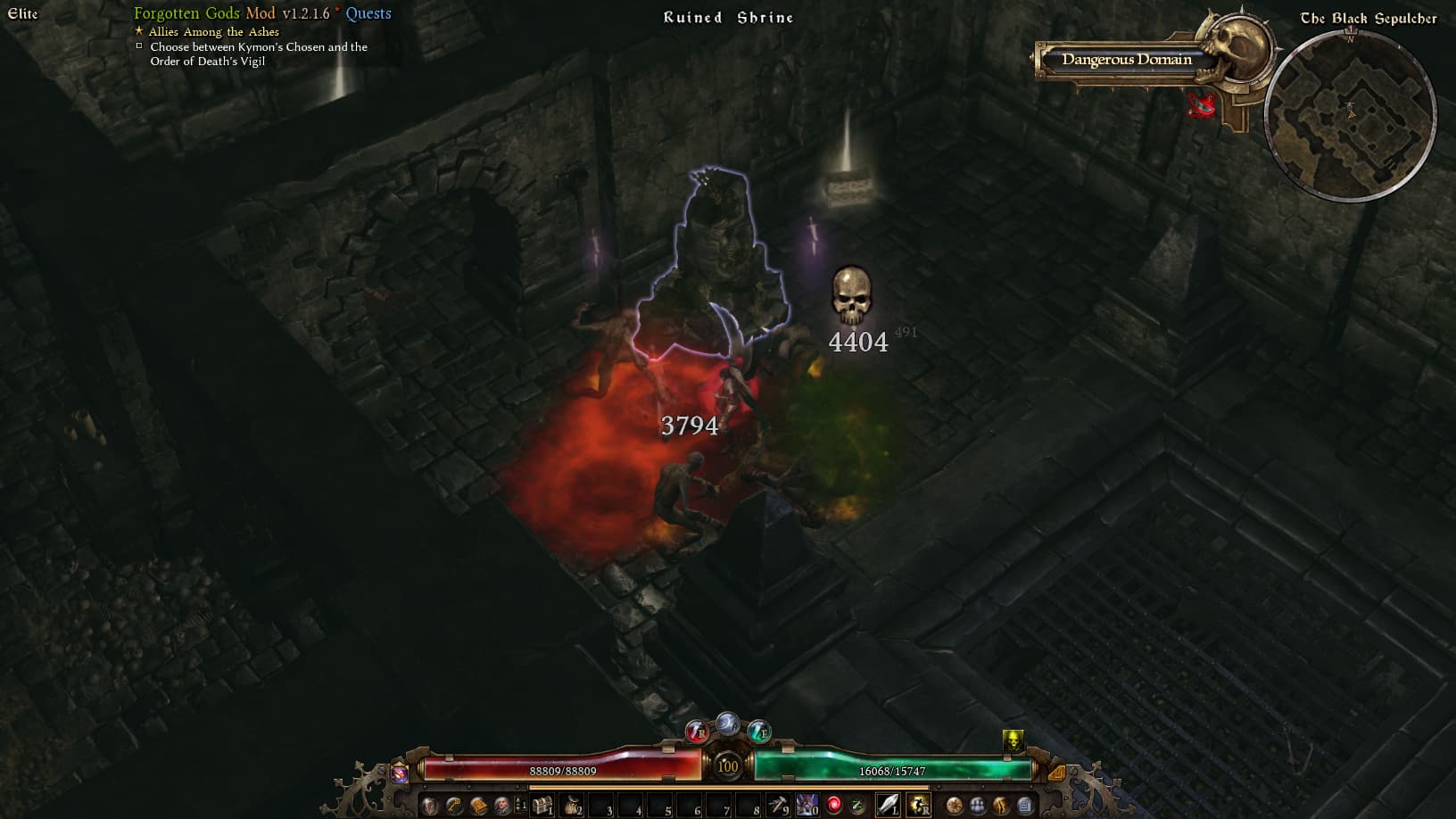Click the orange book icon on the bottom bar
Screen dimensions: 1456x819
point(479,806)
